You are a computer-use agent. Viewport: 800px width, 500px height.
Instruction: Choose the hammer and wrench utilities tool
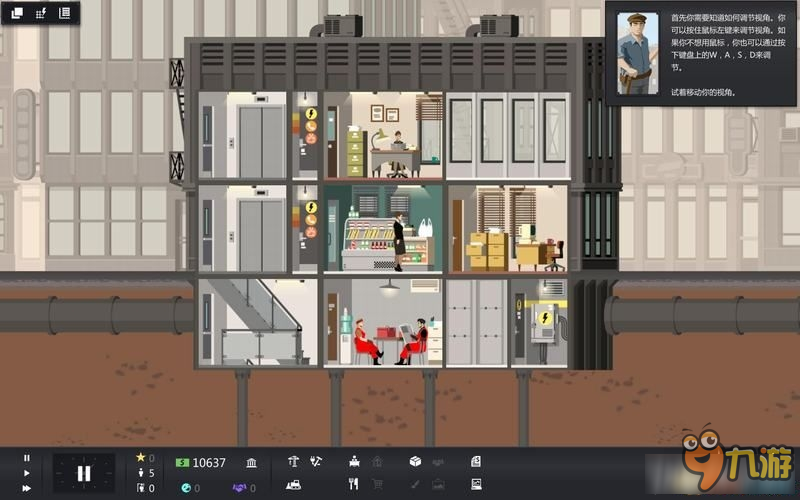(x=316, y=462)
